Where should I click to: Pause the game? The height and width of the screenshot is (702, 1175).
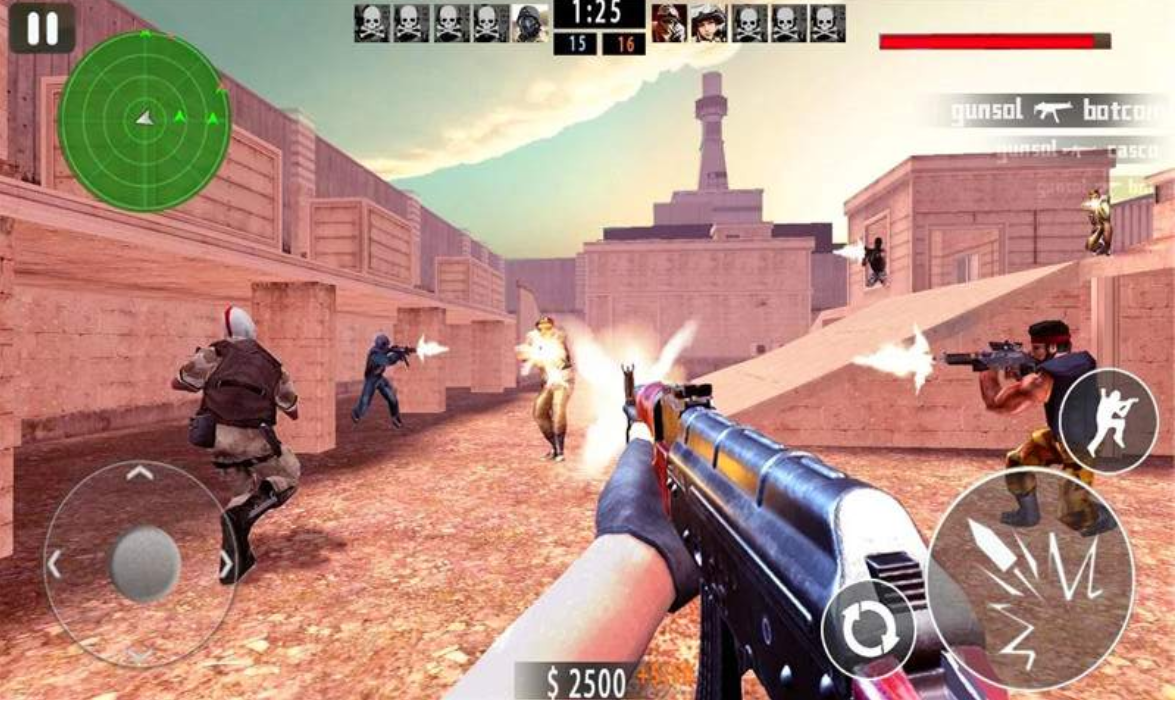[x=42, y=28]
